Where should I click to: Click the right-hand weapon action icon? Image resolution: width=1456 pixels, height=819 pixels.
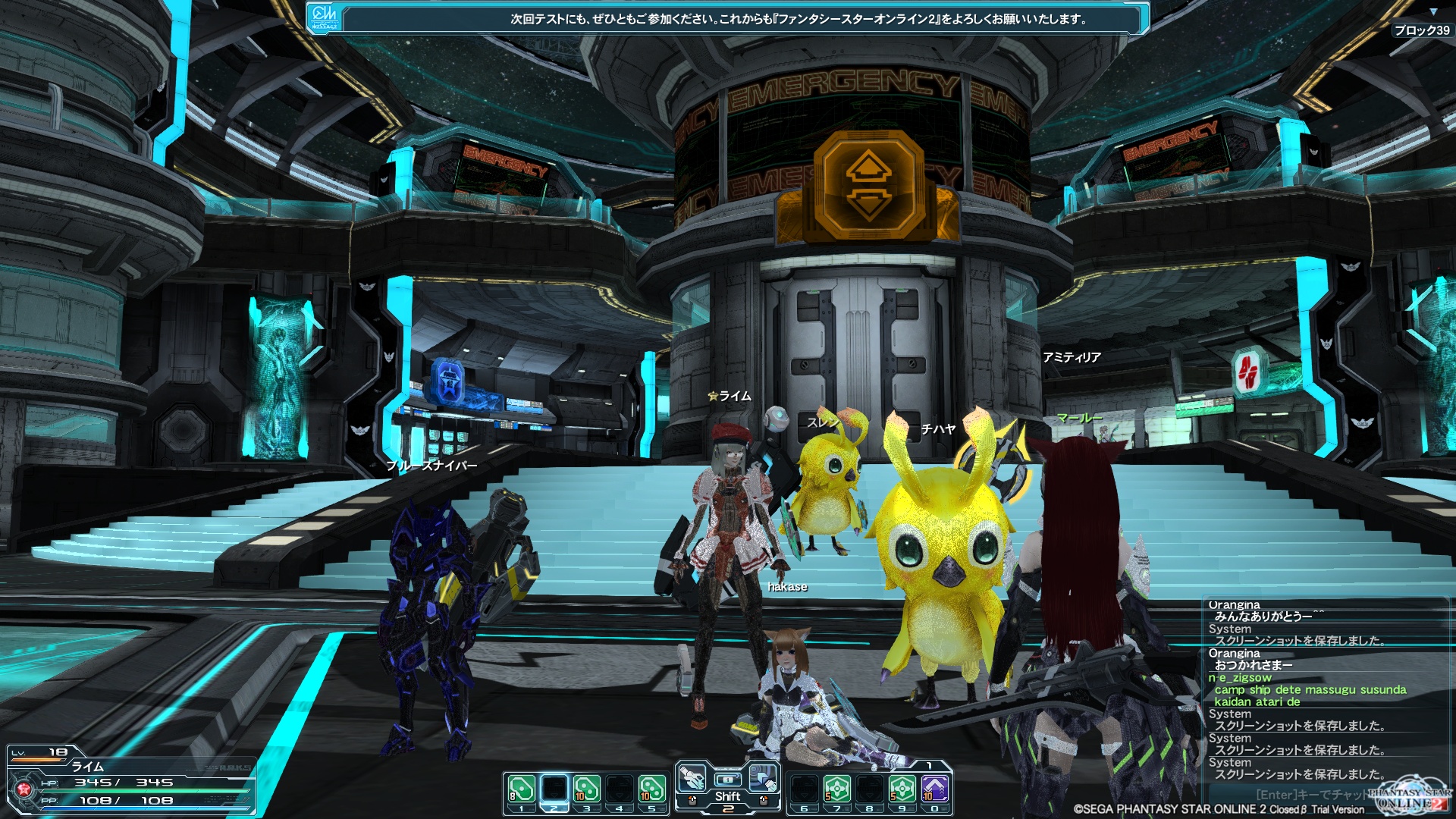click(x=763, y=778)
